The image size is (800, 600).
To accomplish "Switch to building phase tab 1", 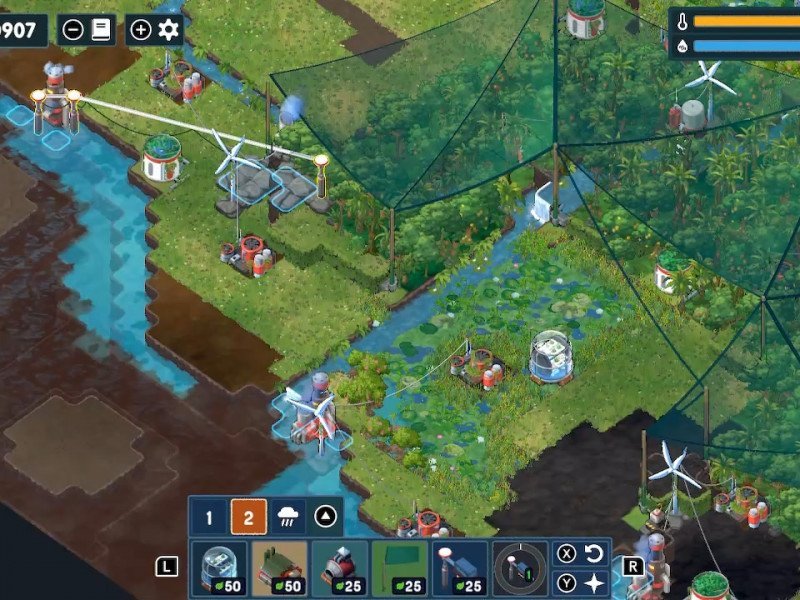I will pos(209,518).
